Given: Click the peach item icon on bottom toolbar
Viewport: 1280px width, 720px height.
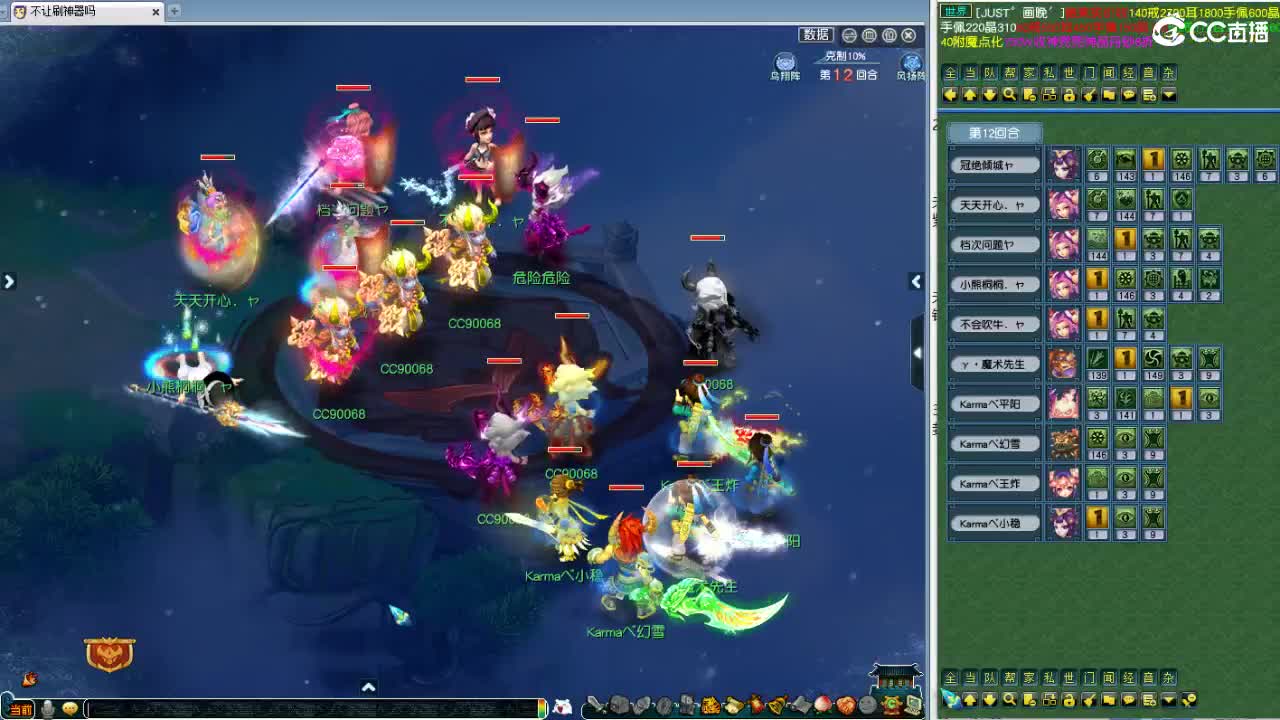Looking at the screenshot, I should (823, 705).
